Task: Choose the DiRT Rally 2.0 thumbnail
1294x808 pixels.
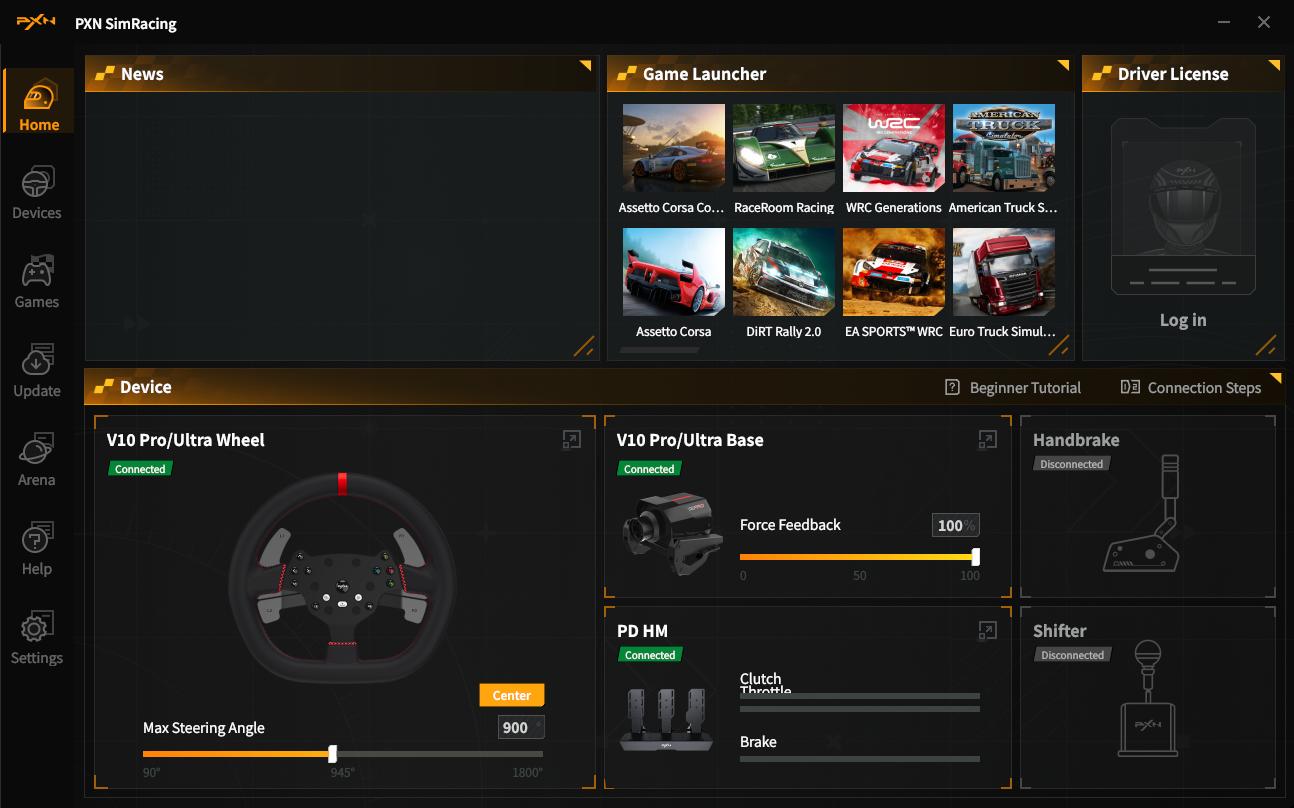Action: tap(783, 272)
